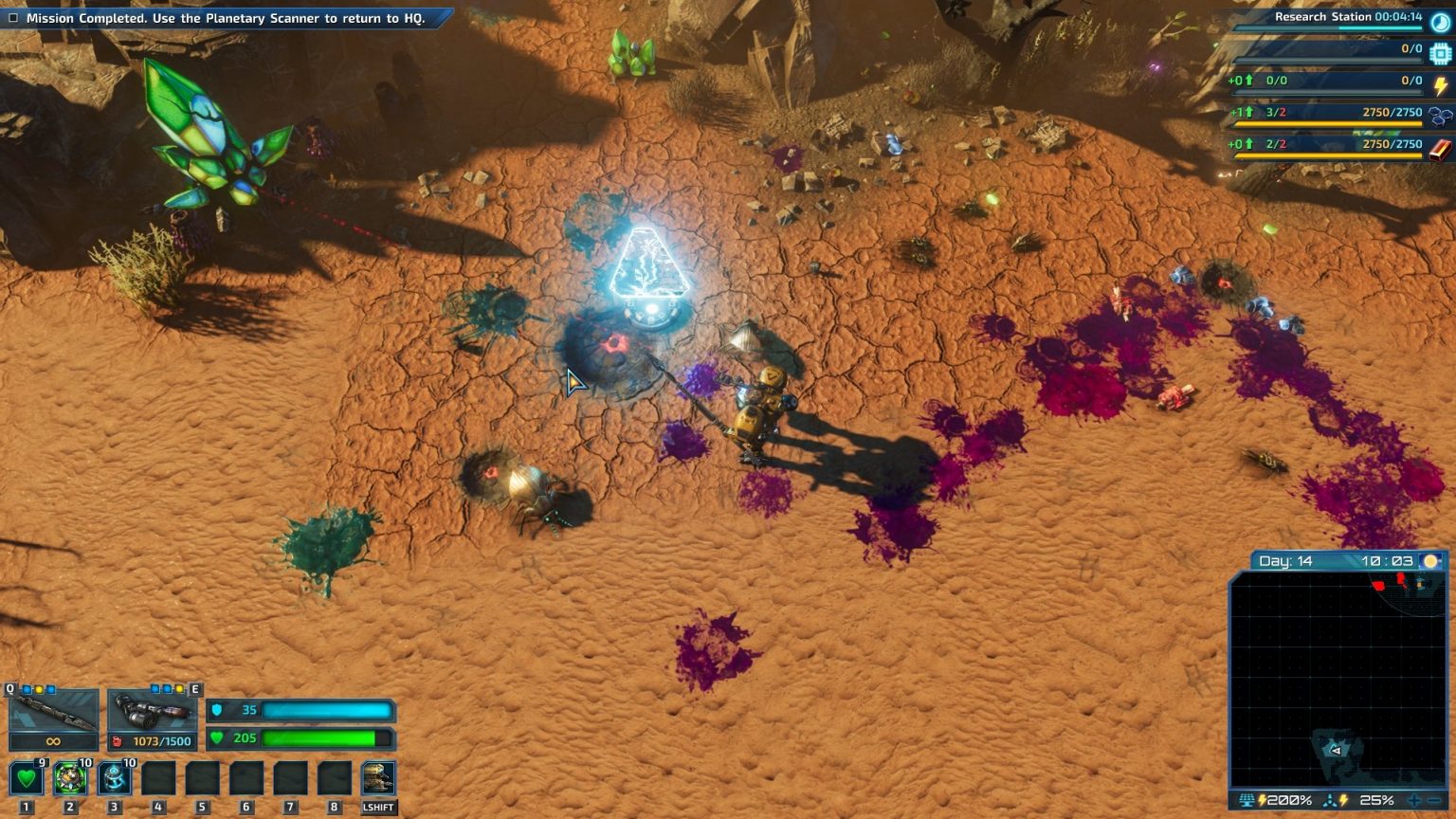Click the red enemy marker on the minimap
Screen dimensions: 1456x819
coord(1379,586)
